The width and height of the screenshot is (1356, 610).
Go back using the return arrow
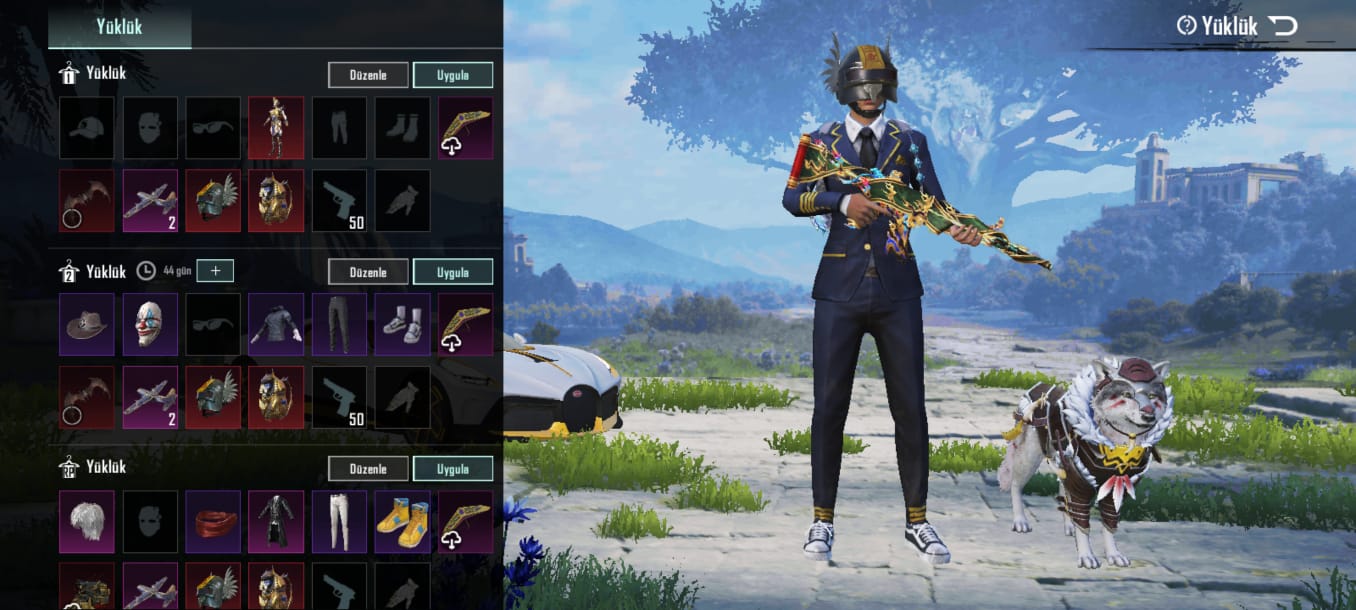click(x=1282, y=26)
